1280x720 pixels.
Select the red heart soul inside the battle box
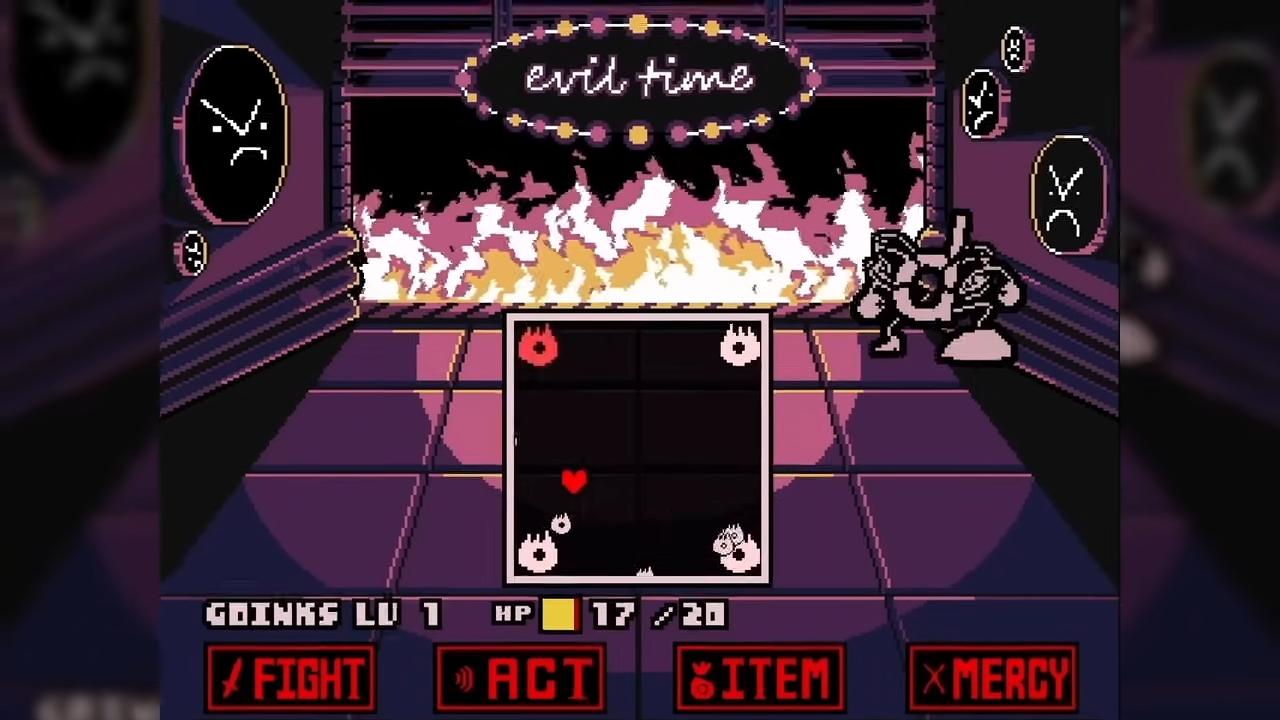pos(575,482)
